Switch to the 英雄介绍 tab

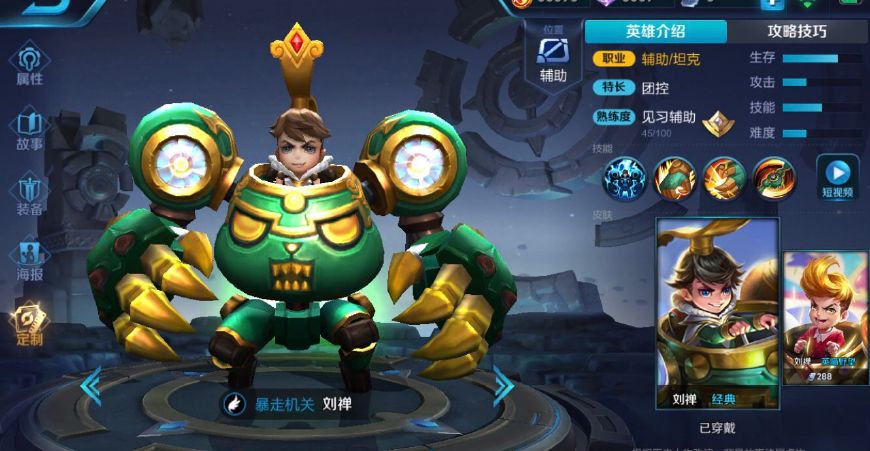[655, 31]
